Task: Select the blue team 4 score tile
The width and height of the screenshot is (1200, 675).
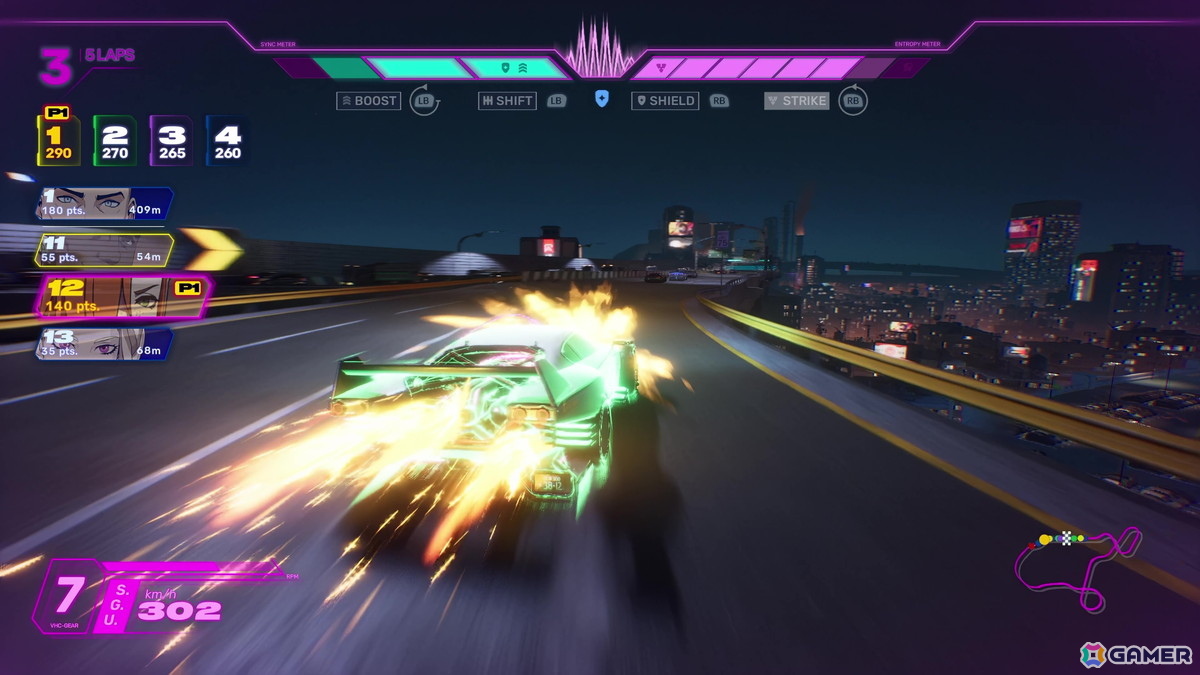Action: 227,141
